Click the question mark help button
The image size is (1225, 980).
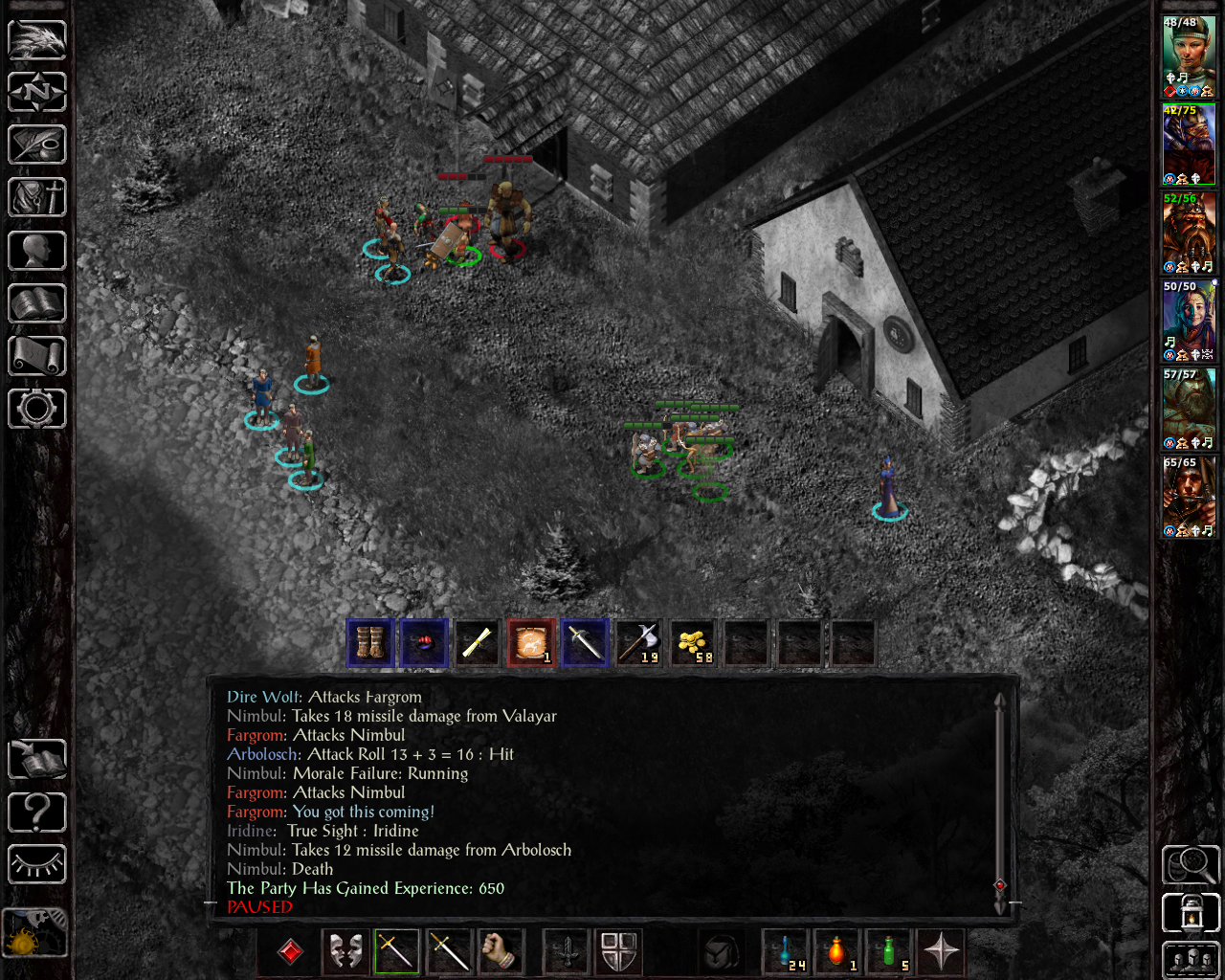click(37, 813)
